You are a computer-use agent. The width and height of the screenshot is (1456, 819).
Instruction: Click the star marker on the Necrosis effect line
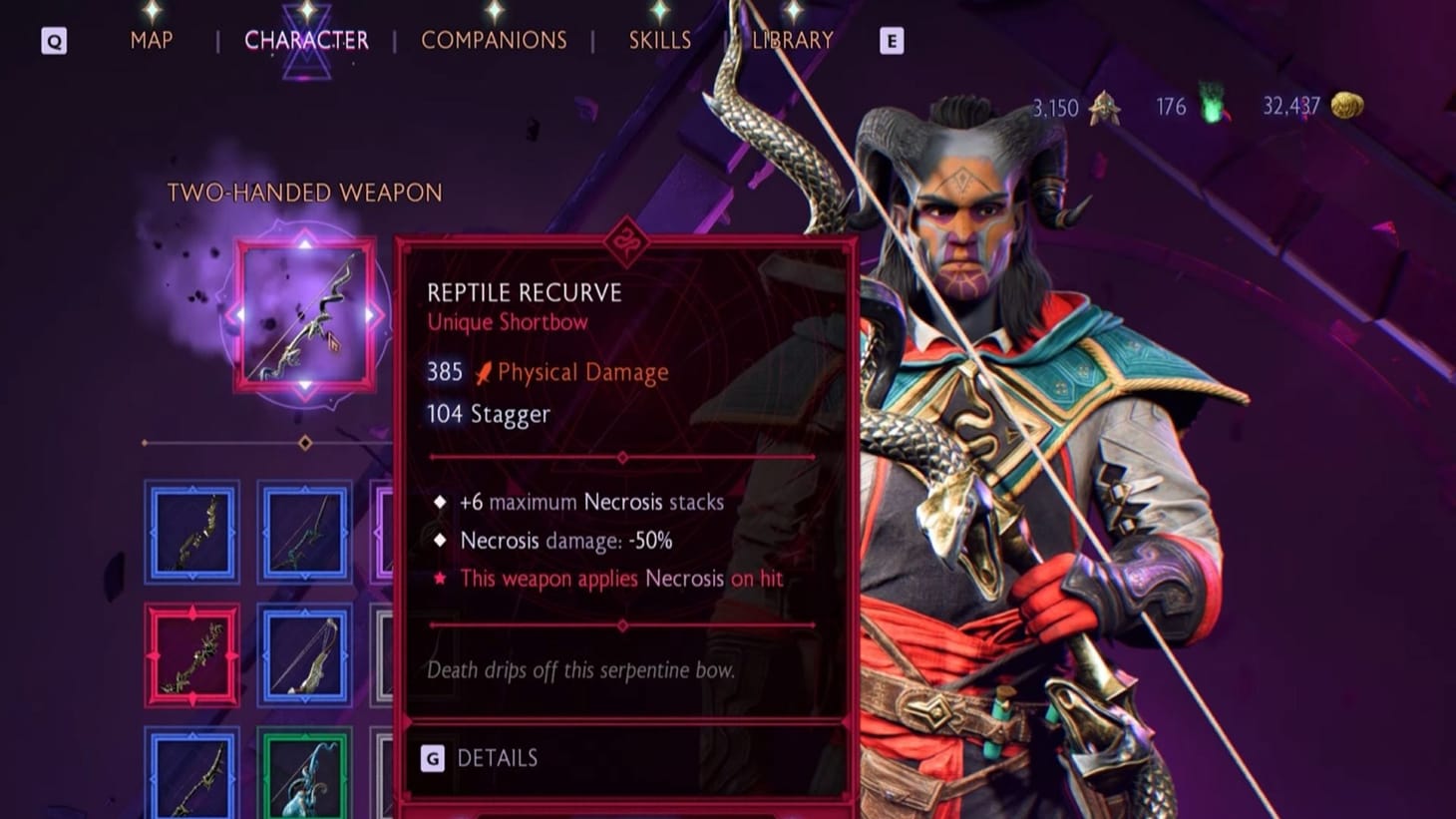click(x=439, y=579)
